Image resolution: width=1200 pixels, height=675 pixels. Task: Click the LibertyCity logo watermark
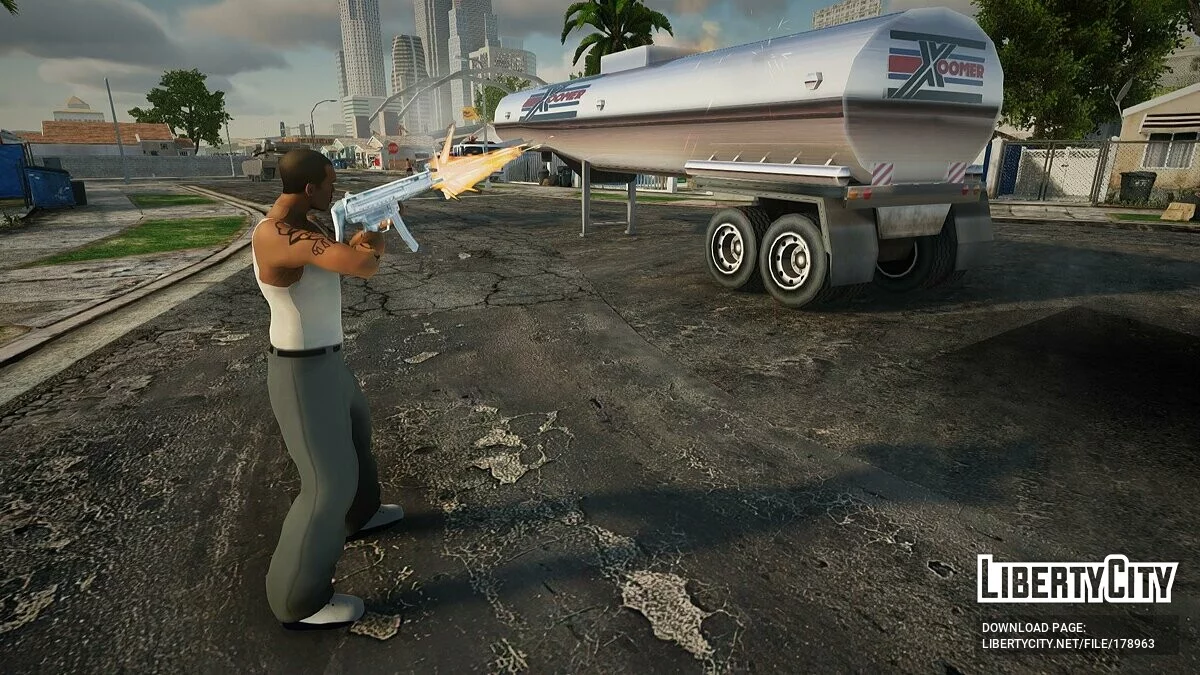point(1077,580)
